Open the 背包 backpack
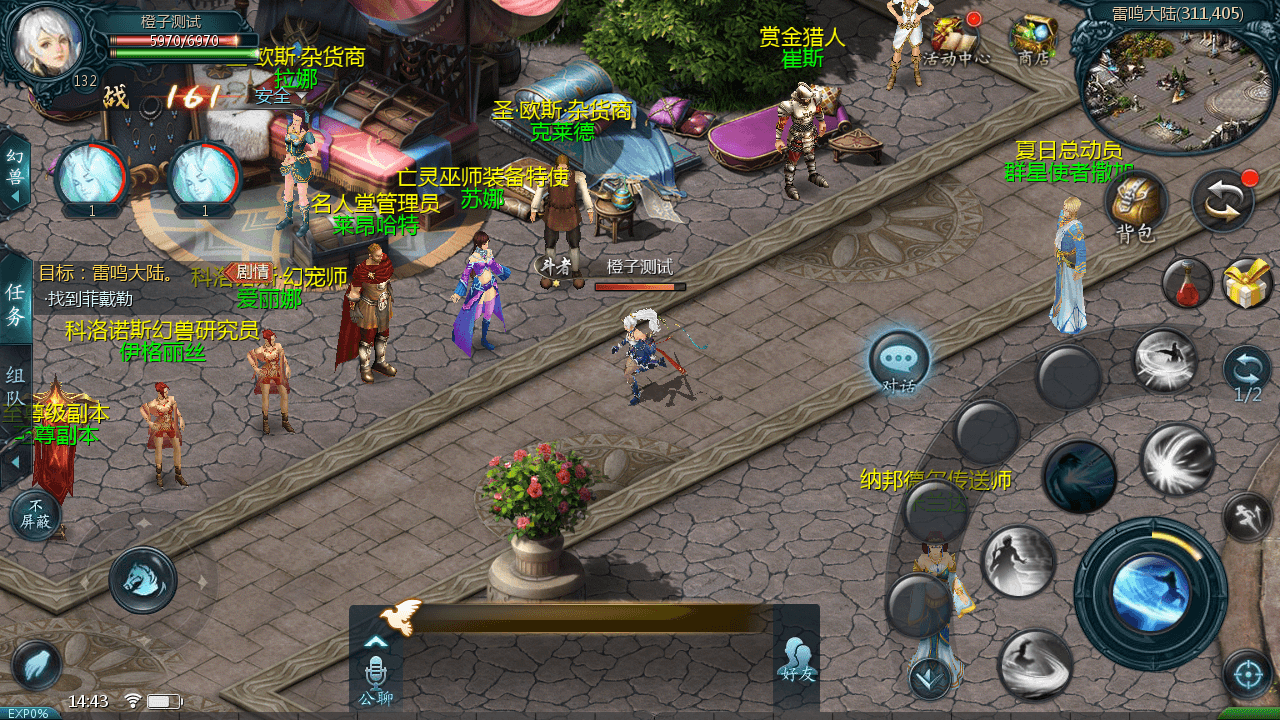 tap(1136, 204)
